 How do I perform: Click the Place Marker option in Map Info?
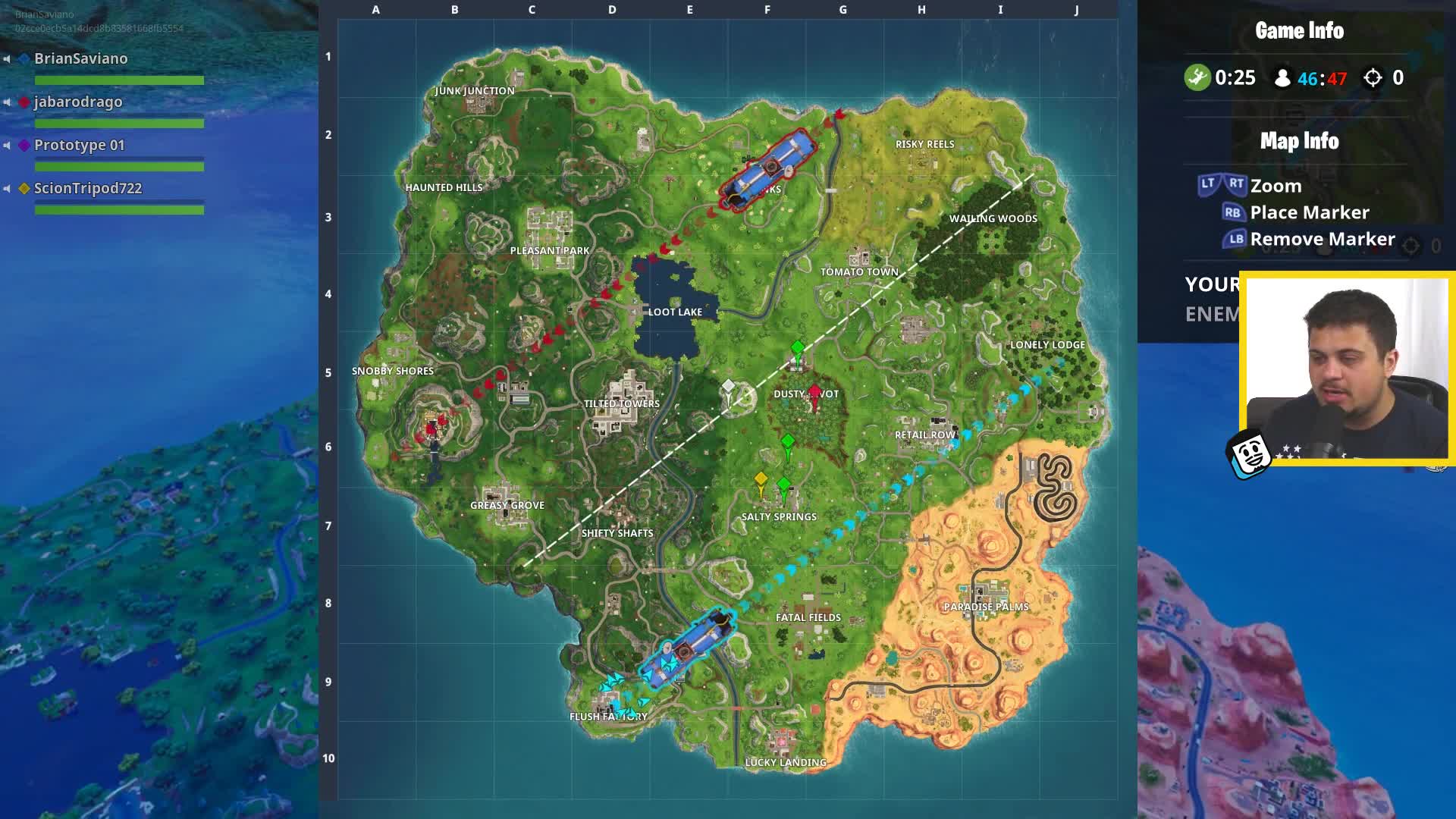(1308, 212)
